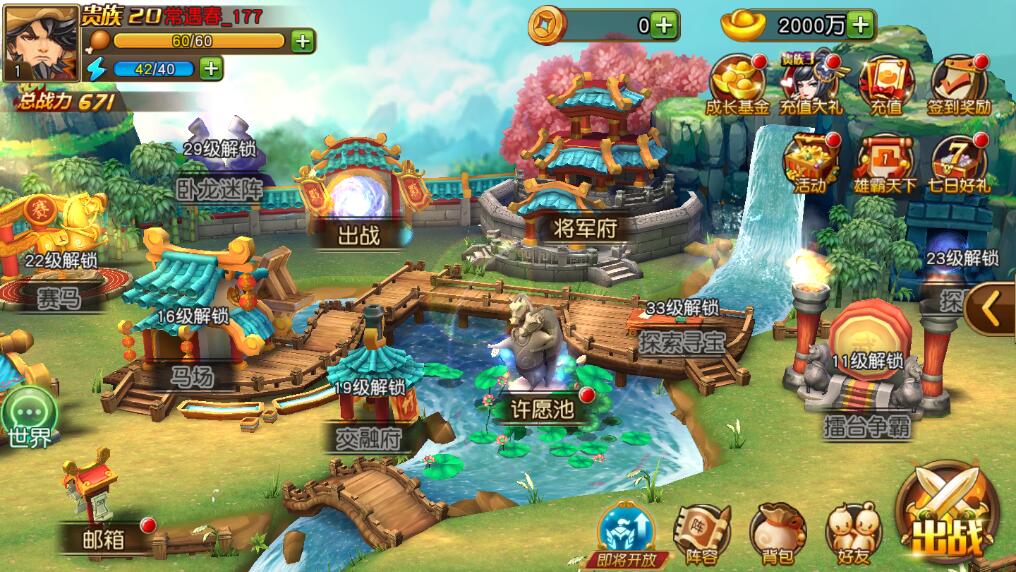Expand the side panel arrow
Screen dimensions: 1016x572
point(992,308)
